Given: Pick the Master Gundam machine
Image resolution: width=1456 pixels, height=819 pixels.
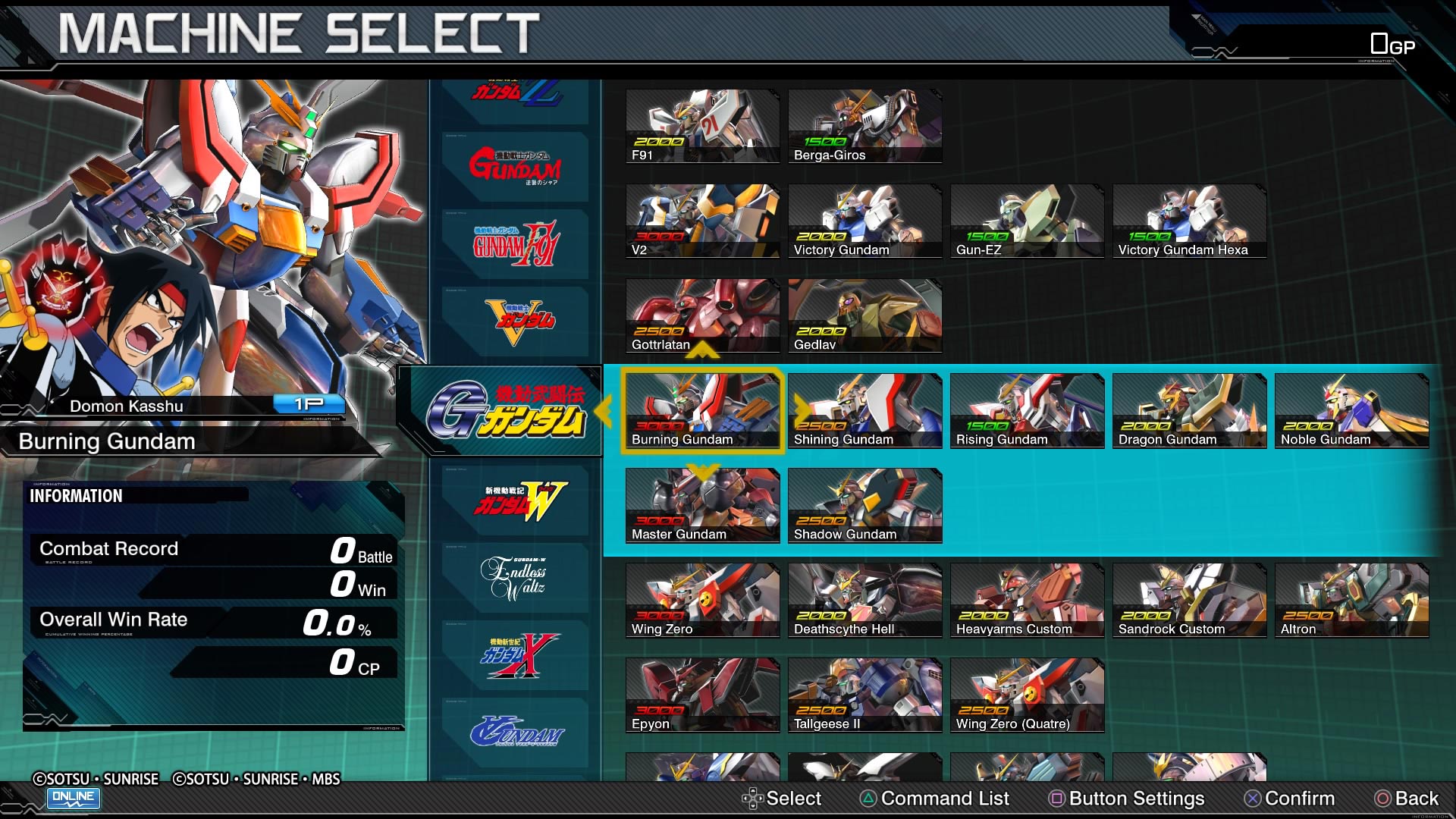Looking at the screenshot, I should (x=702, y=504).
